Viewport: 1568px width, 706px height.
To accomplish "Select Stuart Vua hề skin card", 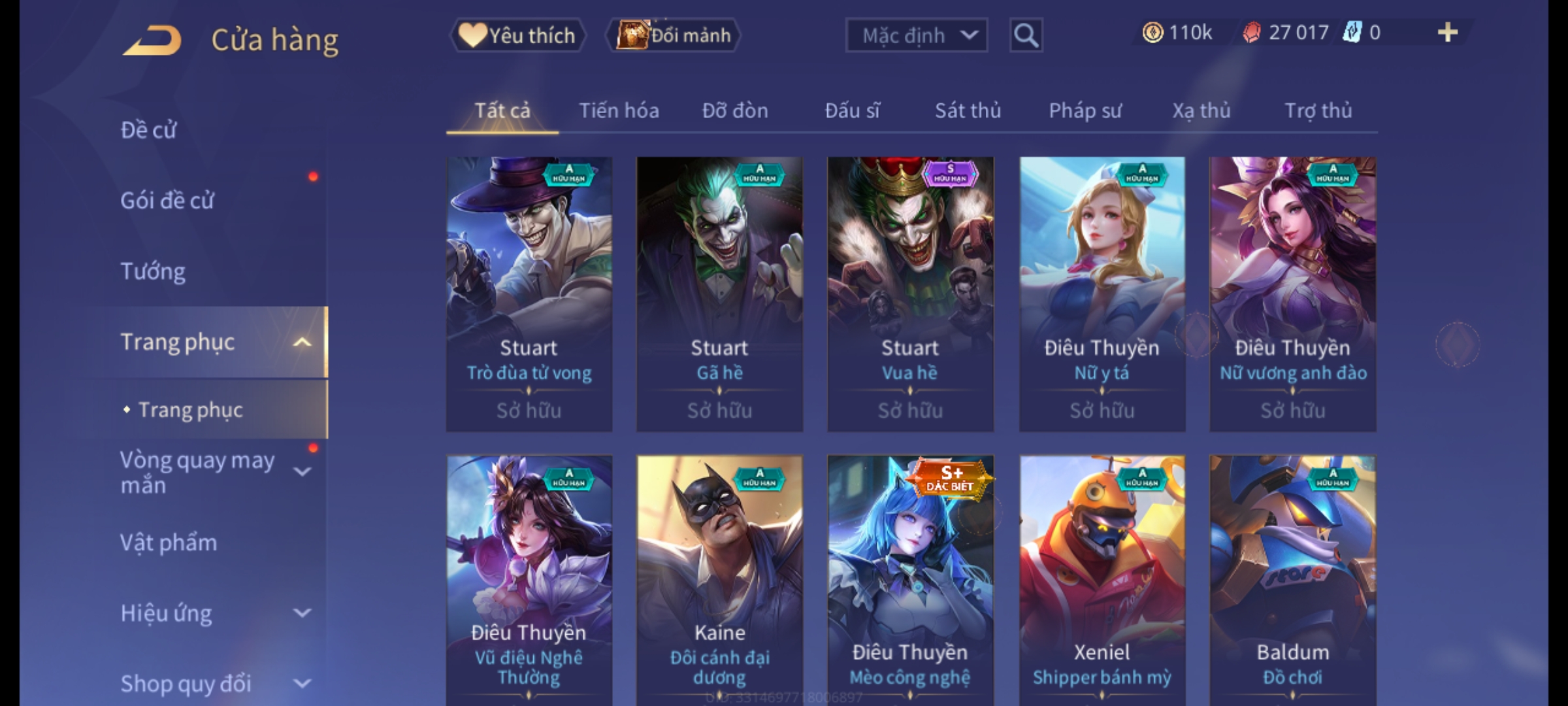I will tap(910, 294).
